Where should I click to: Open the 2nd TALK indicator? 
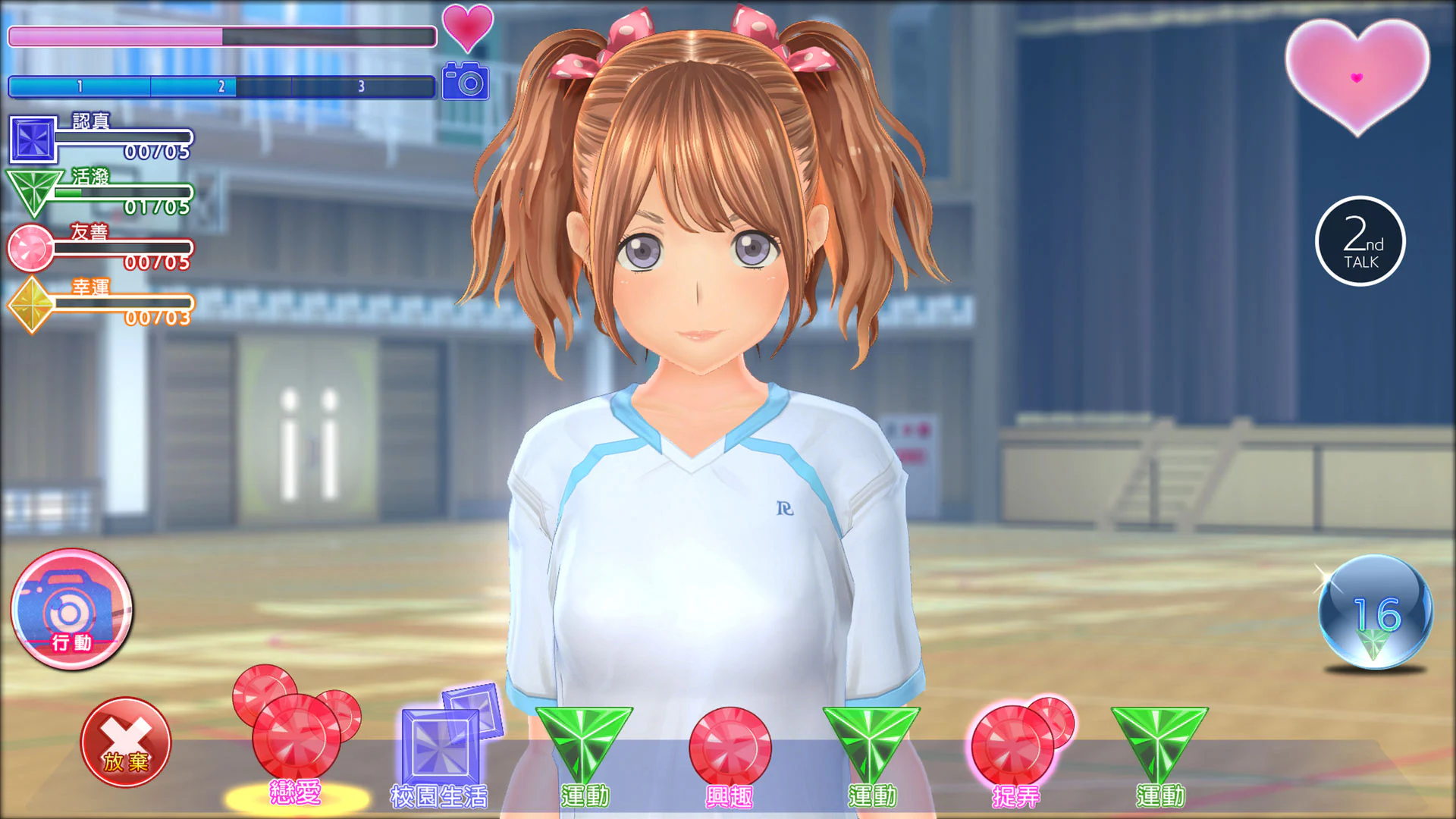(x=1360, y=241)
